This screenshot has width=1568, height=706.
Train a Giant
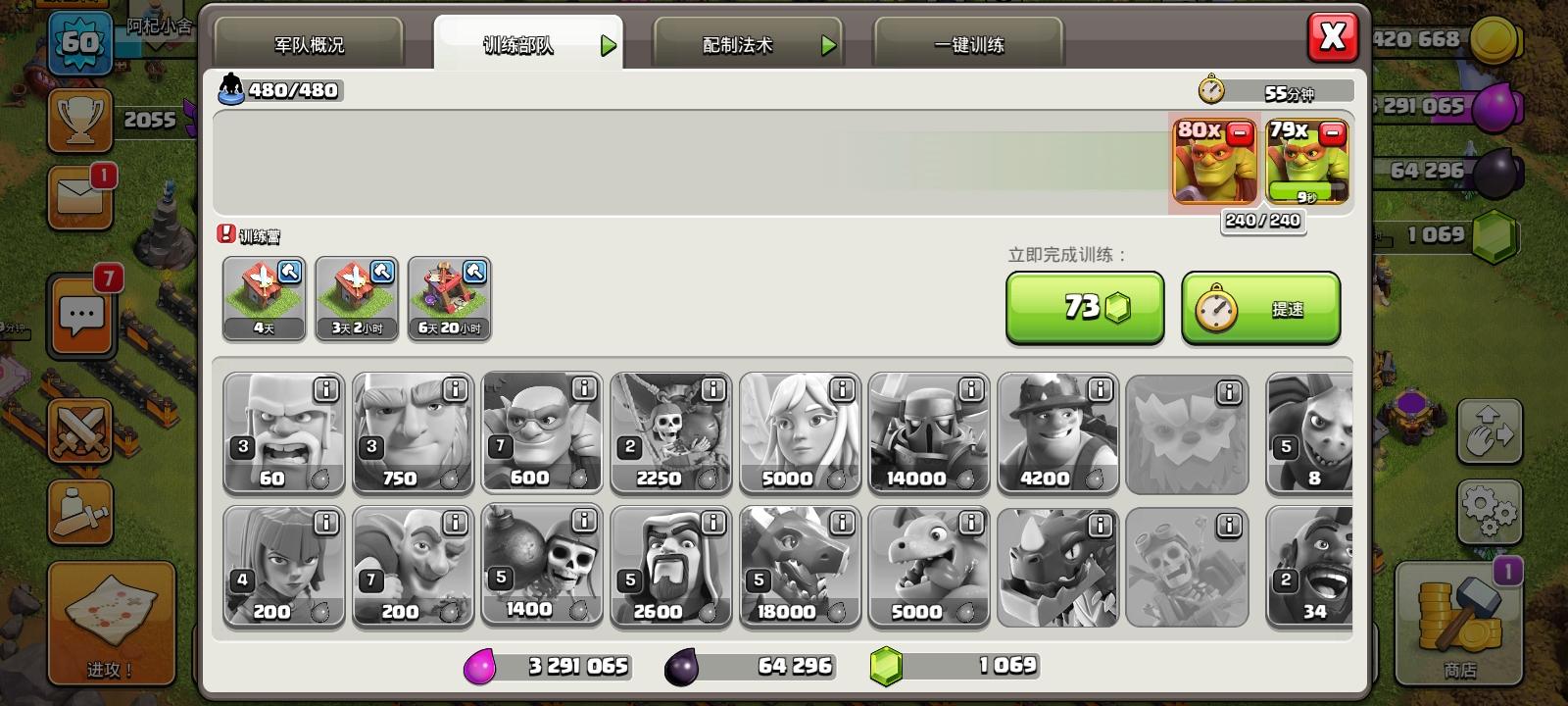pyautogui.click(x=414, y=434)
